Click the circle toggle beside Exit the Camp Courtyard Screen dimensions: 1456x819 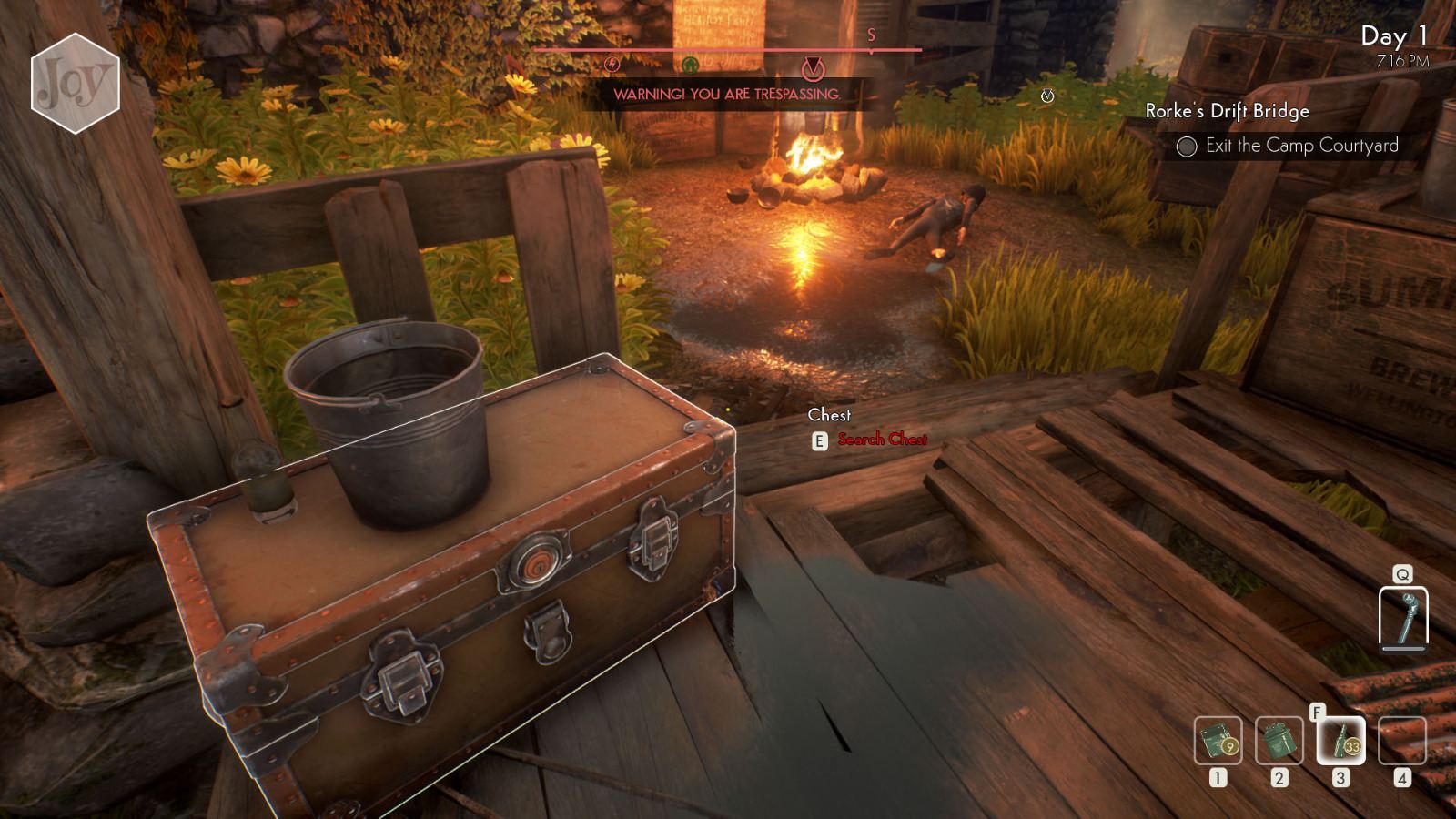[1186, 146]
